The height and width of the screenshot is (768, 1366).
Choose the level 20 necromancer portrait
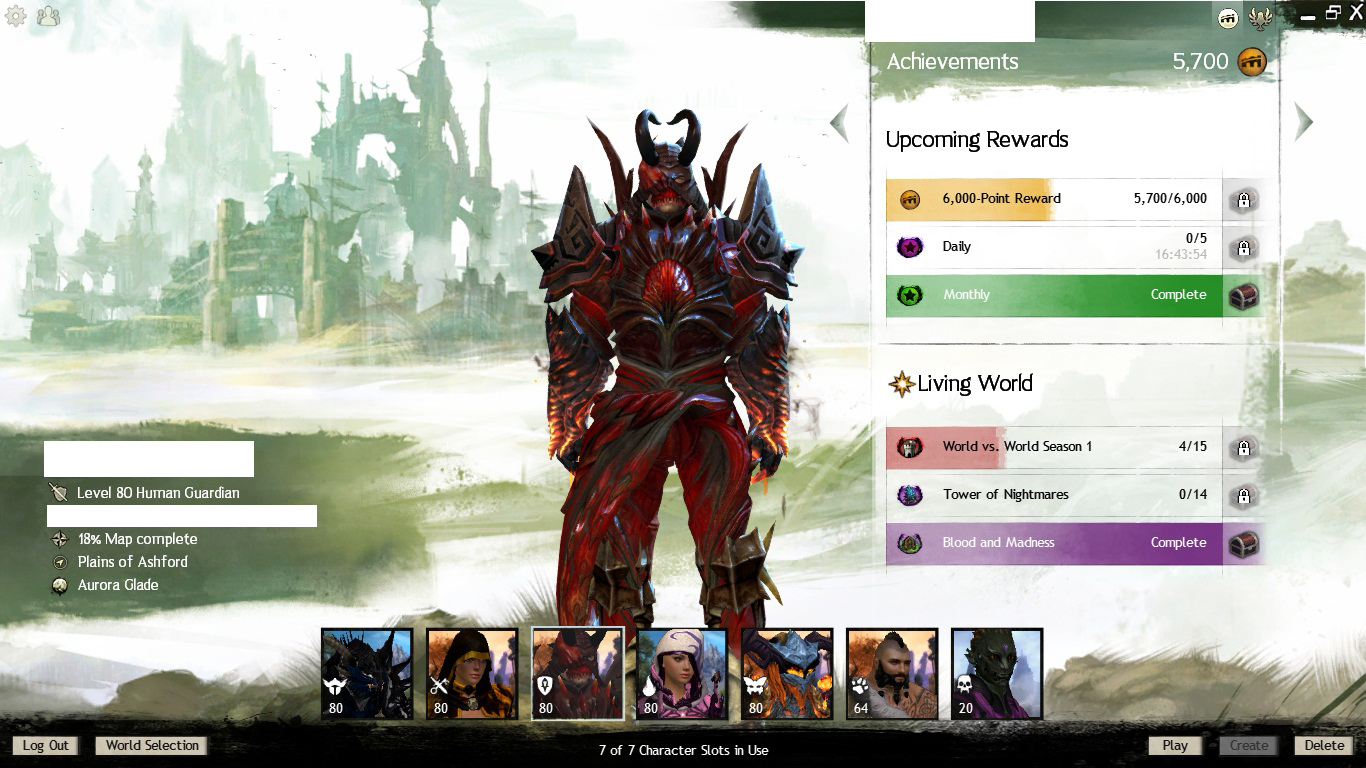click(x=997, y=673)
